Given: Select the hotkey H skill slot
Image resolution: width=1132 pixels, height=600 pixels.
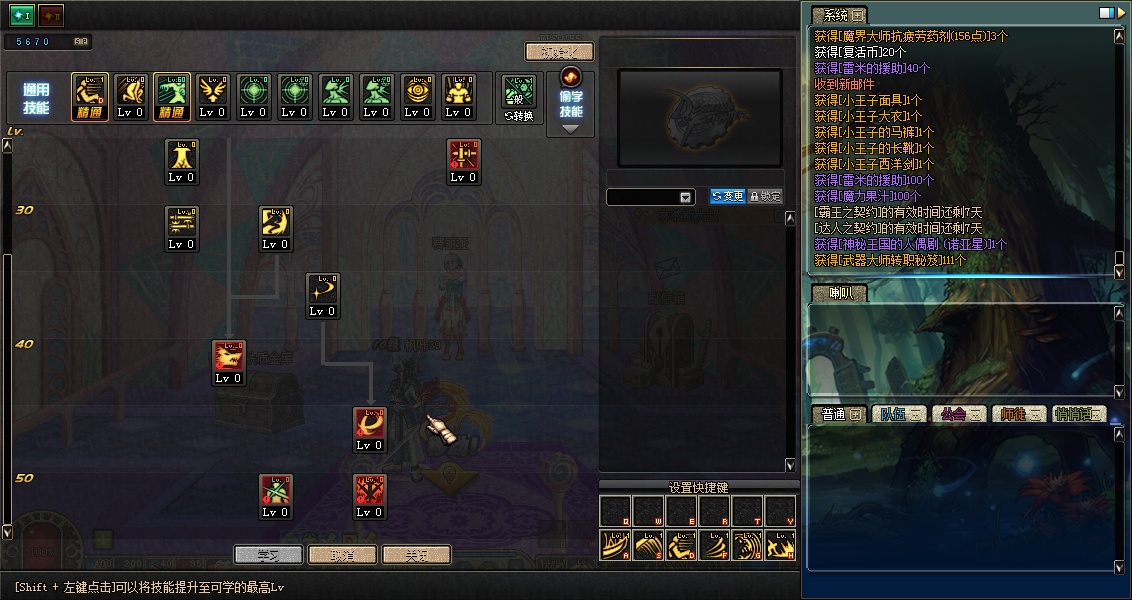Looking at the screenshot, I should point(781,544).
